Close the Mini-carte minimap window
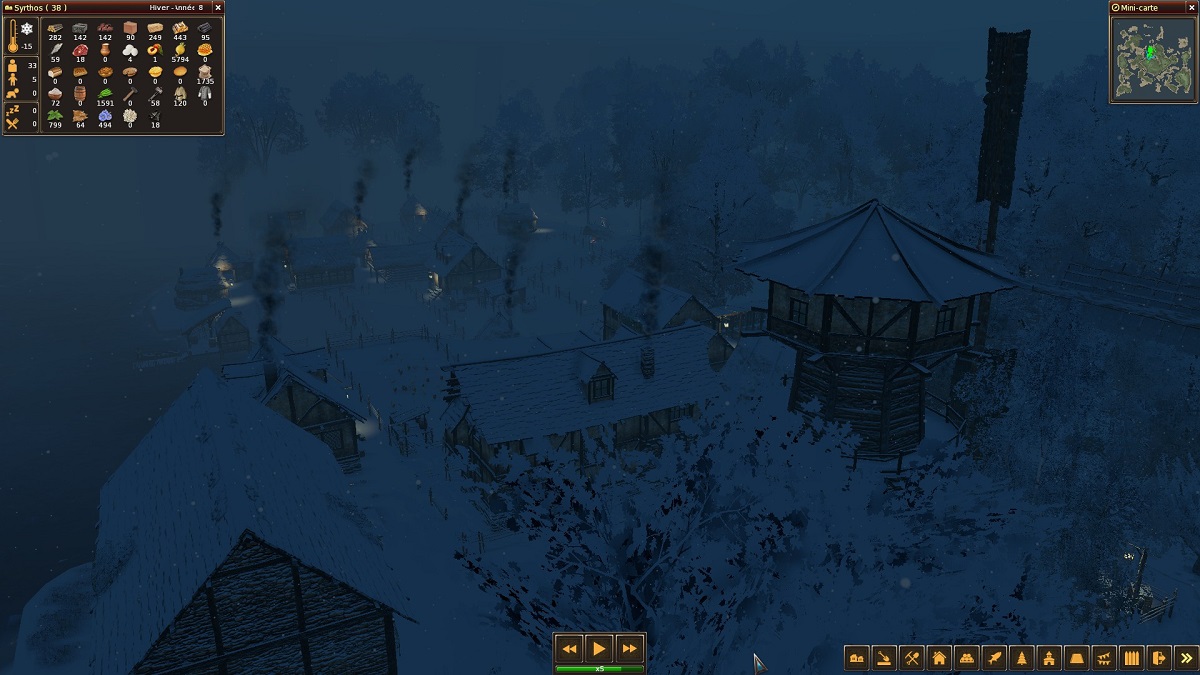This screenshot has width=1200, height=675. point(1191,7)
